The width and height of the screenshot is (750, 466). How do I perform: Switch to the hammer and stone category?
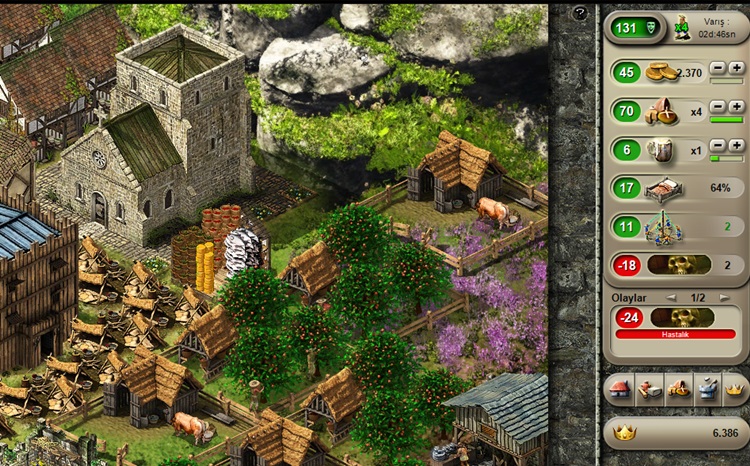click(x=647, y=389)
